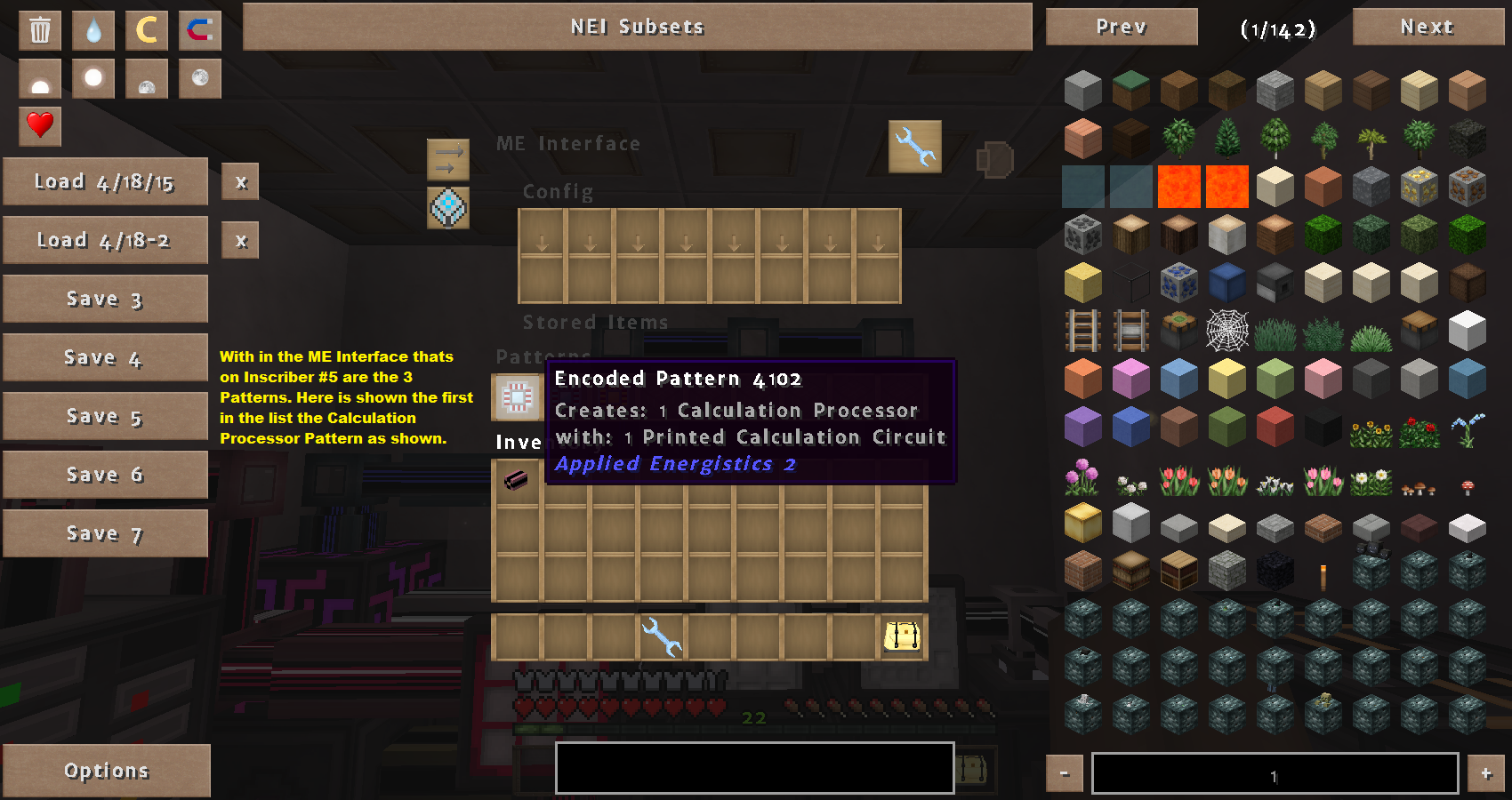Go to next NEI item page

(x=1427, y=27)
